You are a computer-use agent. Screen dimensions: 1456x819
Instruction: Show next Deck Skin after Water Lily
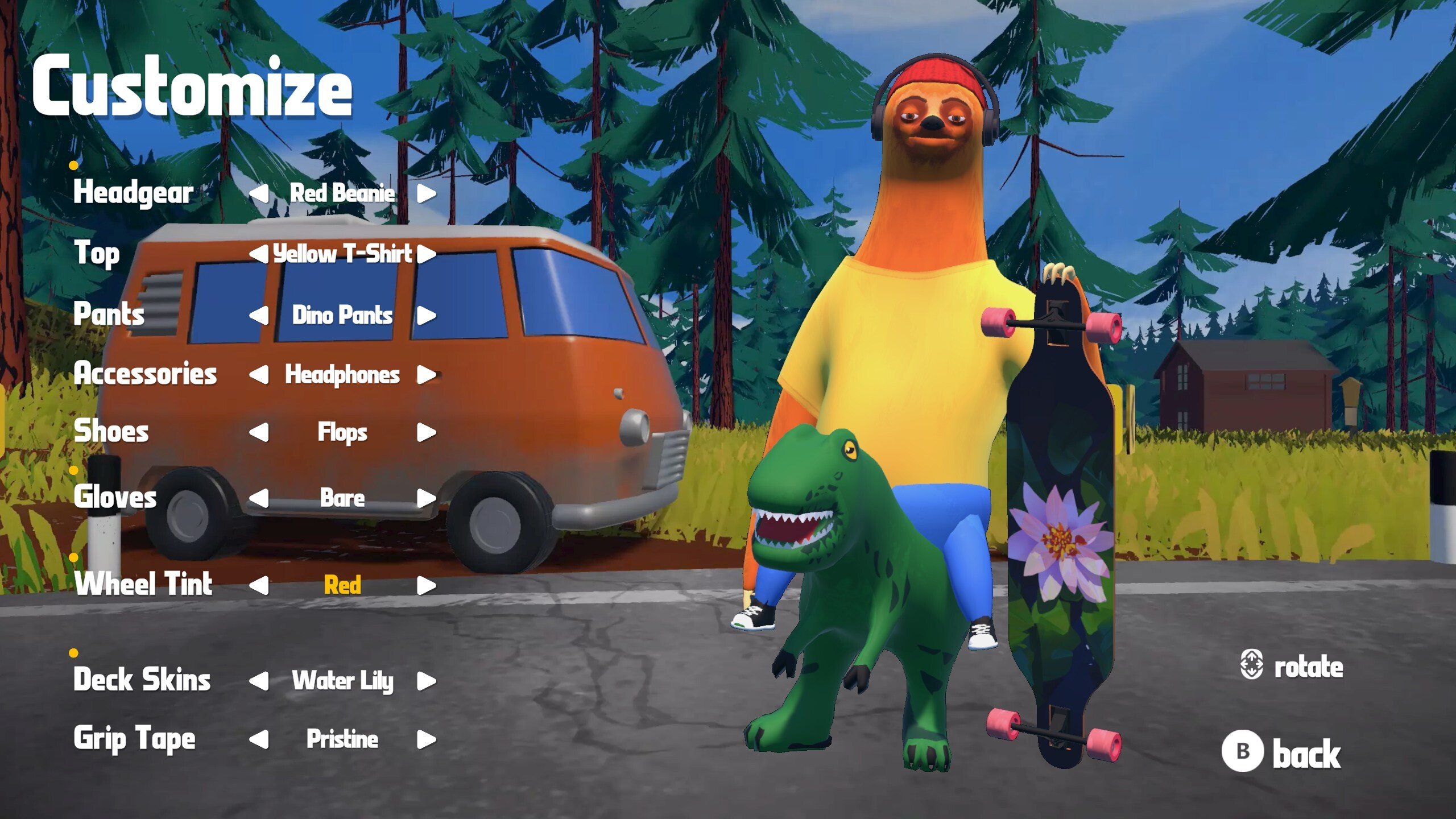(426, 681)
